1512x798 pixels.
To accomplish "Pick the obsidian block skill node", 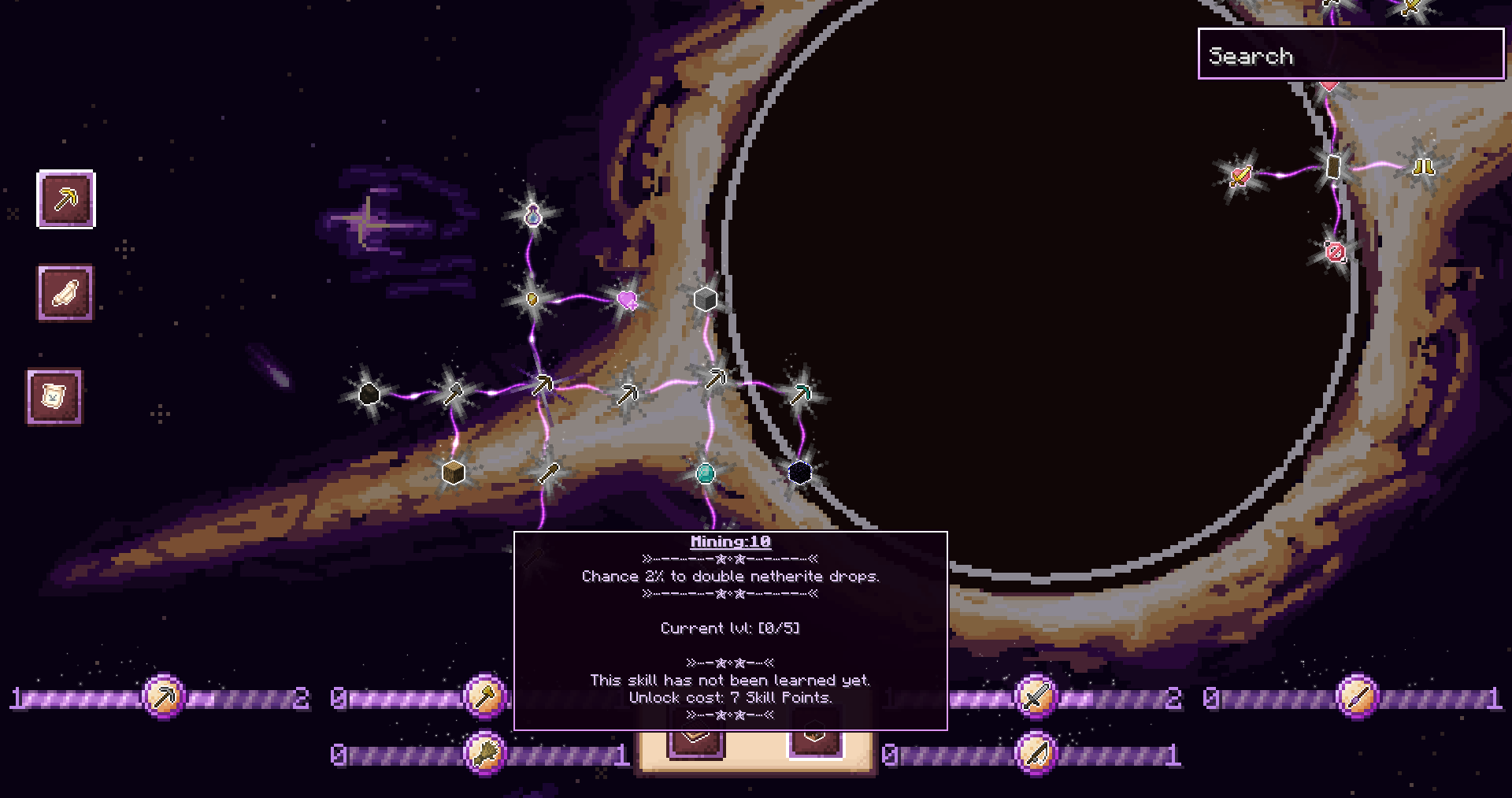I will pos(800,473).
